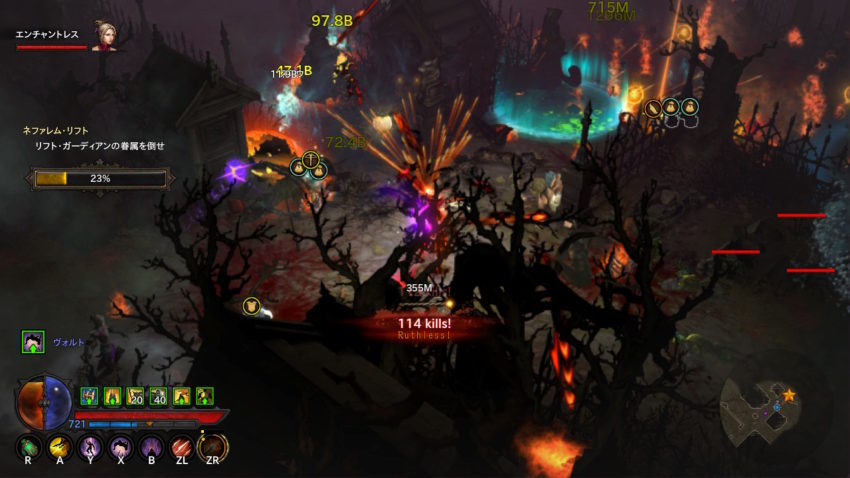Select the buff icon showing 20 stacks
The width and height of the screenshot is (850, 478).
135,396
